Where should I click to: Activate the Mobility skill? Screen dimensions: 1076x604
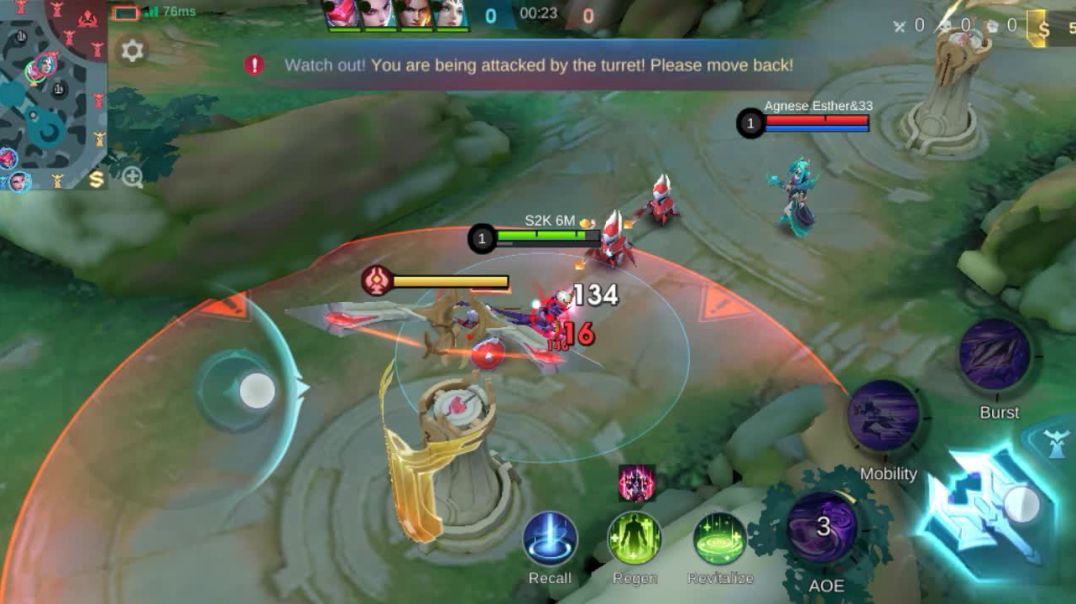click(x=885, y=416)
